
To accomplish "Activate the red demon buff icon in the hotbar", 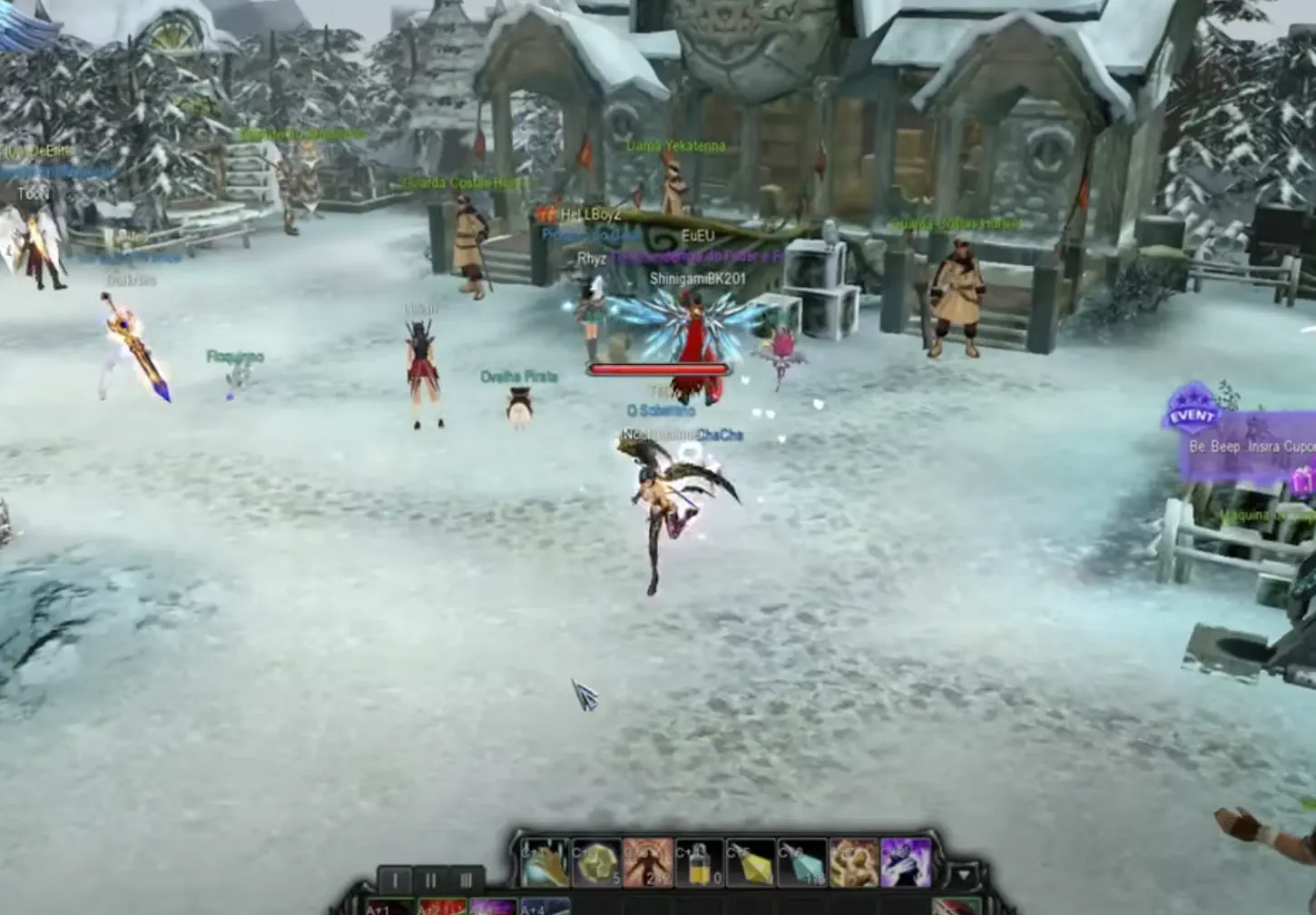I will click(647, 863).
